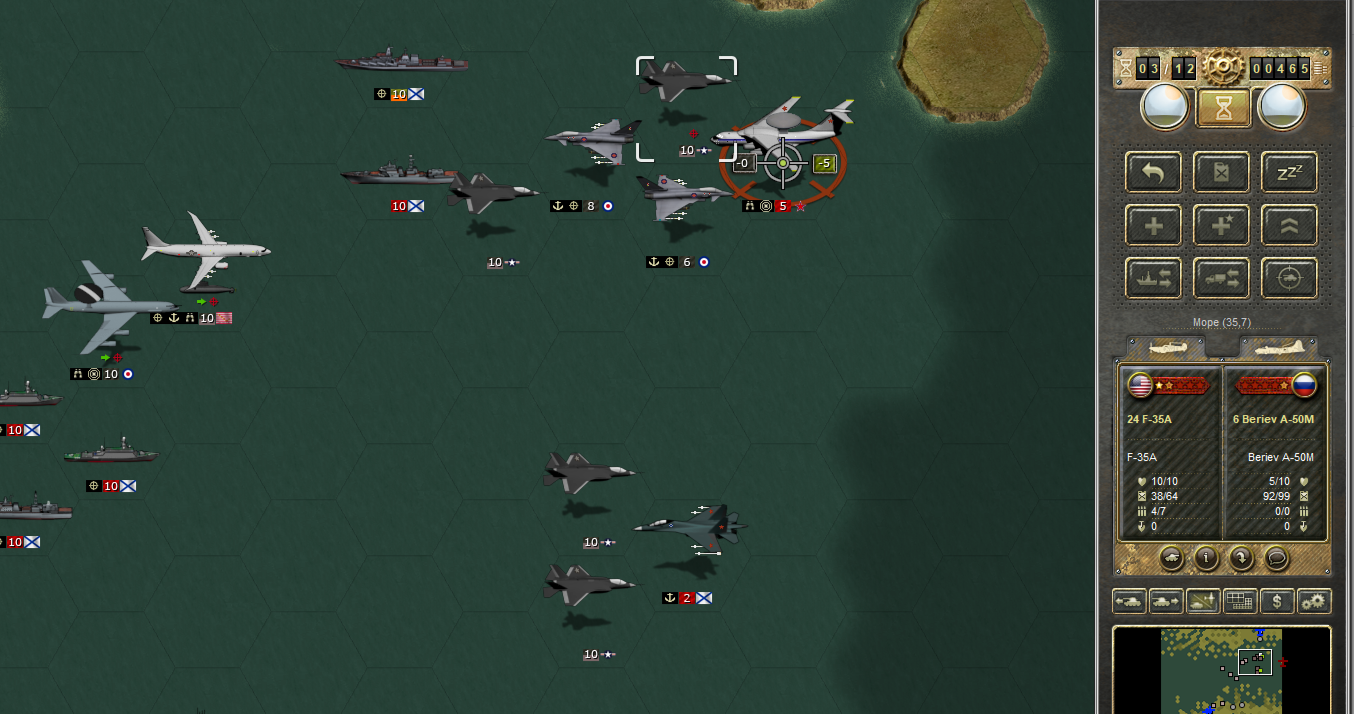Viewport: 1354px width, 714px height.
Task: End the turn with the hourglass button
Action: point(1223,106)
